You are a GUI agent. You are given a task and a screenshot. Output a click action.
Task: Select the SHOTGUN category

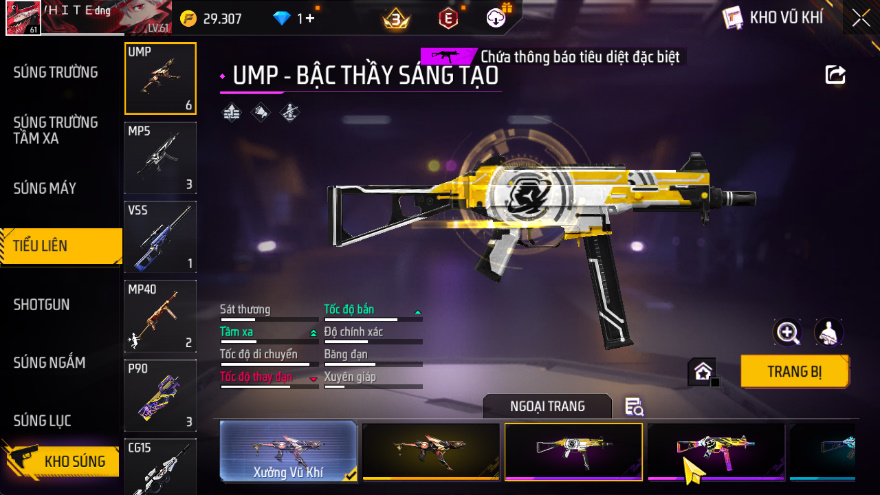[x=42, y=304]
